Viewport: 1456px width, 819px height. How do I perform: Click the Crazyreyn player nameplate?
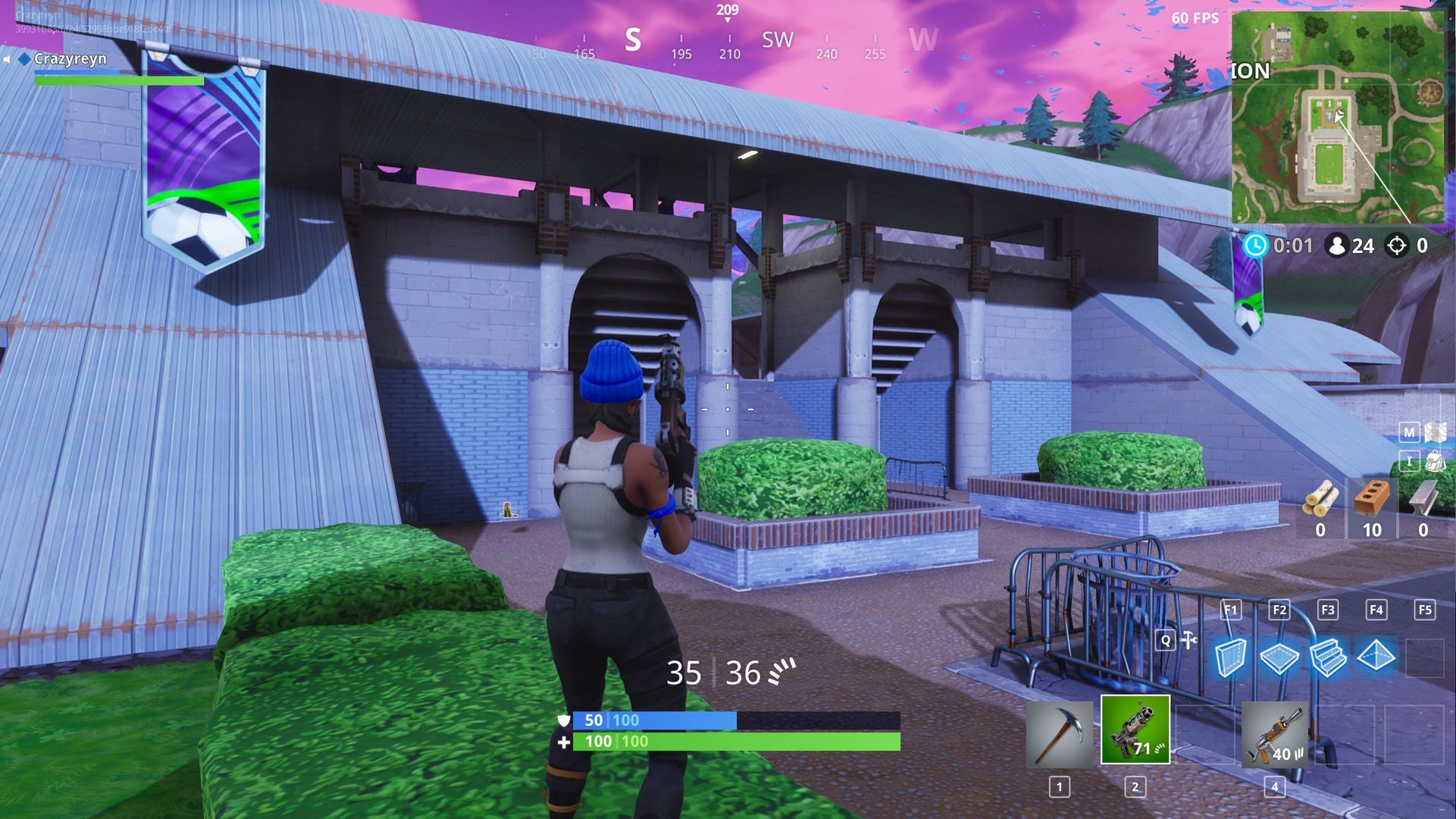(x=72, y=58)
